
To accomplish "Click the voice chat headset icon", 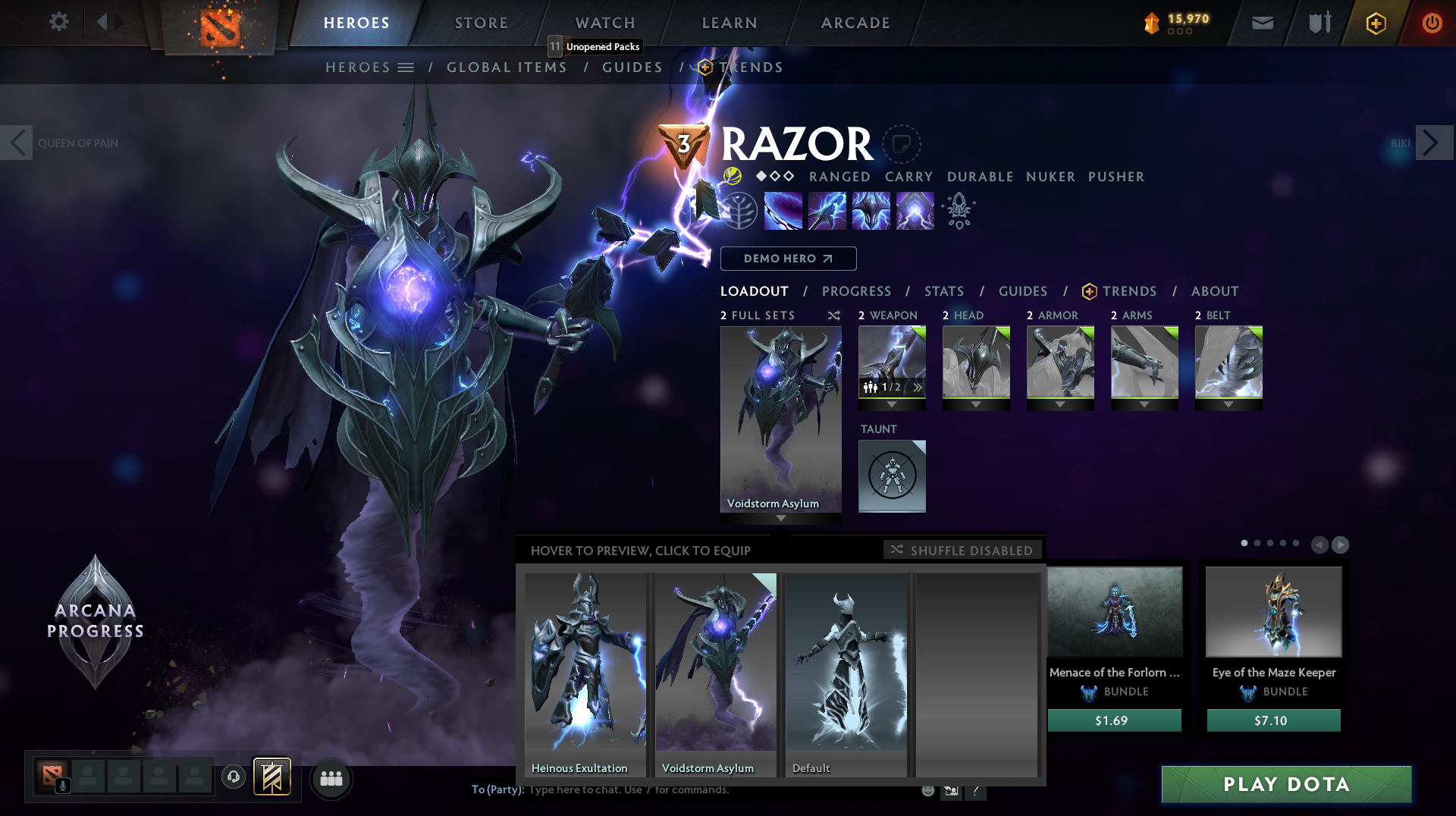I will point(234,777).
